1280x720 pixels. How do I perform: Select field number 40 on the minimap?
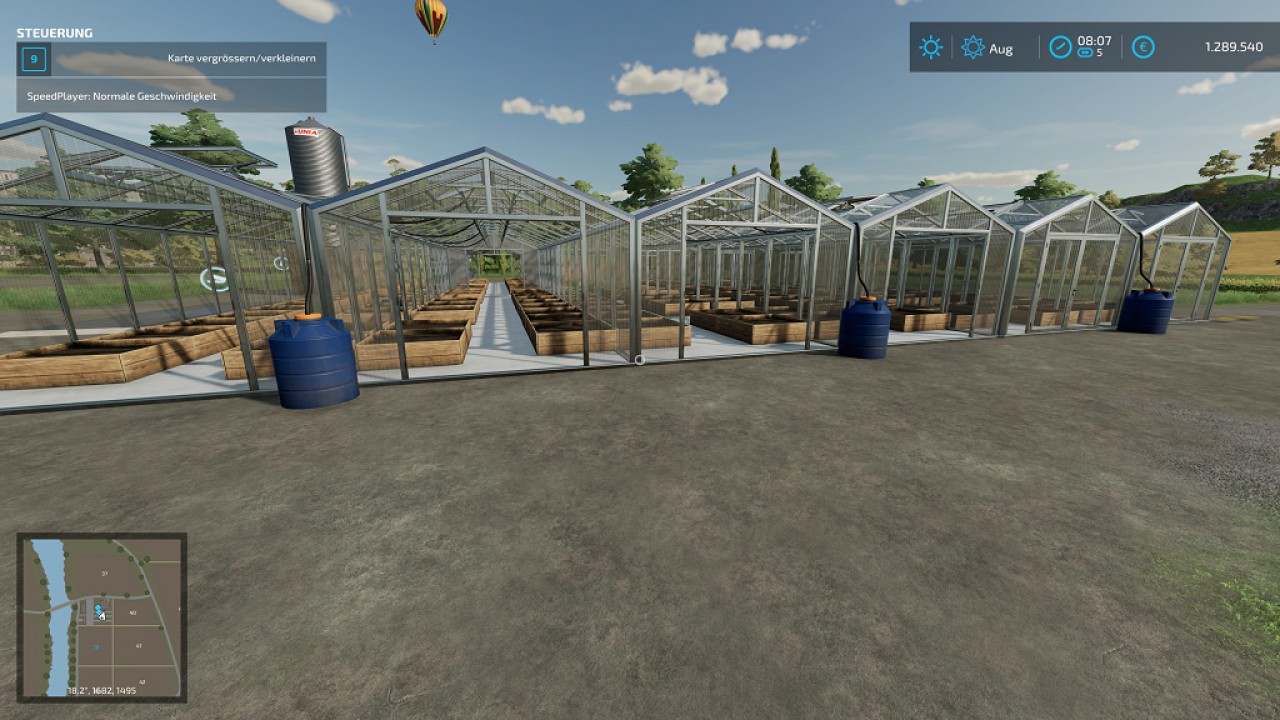[132, 612]
